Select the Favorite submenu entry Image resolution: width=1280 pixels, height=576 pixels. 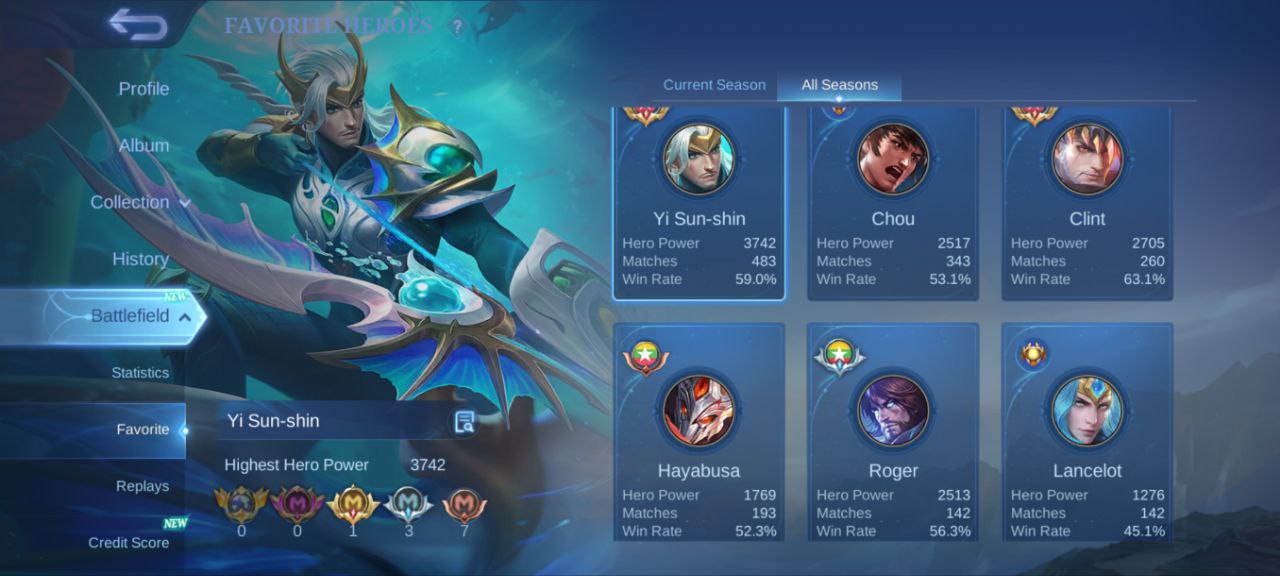pyautogui.click(x=142, y=430)
